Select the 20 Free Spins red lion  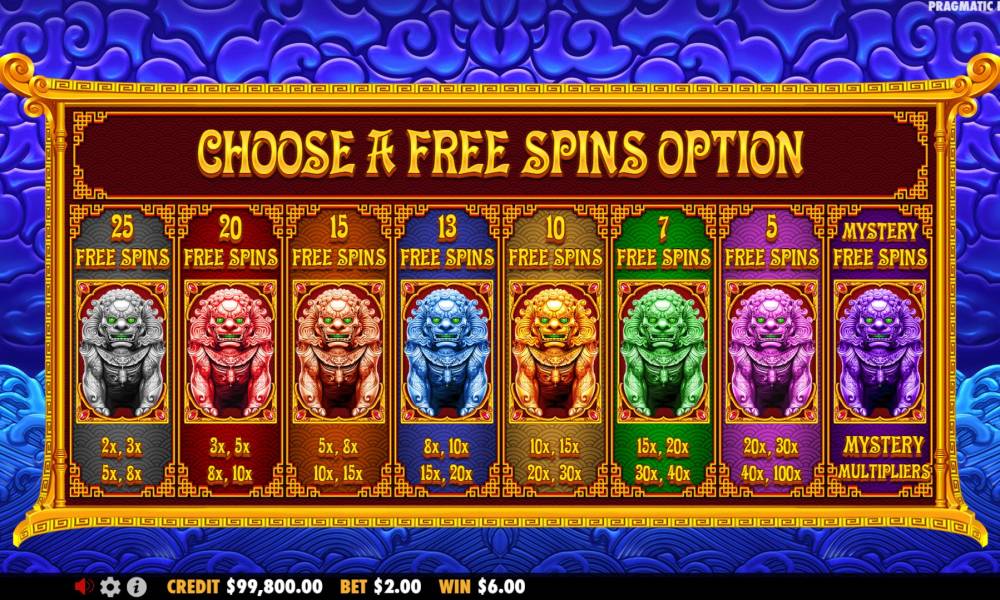tap(230, 350)
